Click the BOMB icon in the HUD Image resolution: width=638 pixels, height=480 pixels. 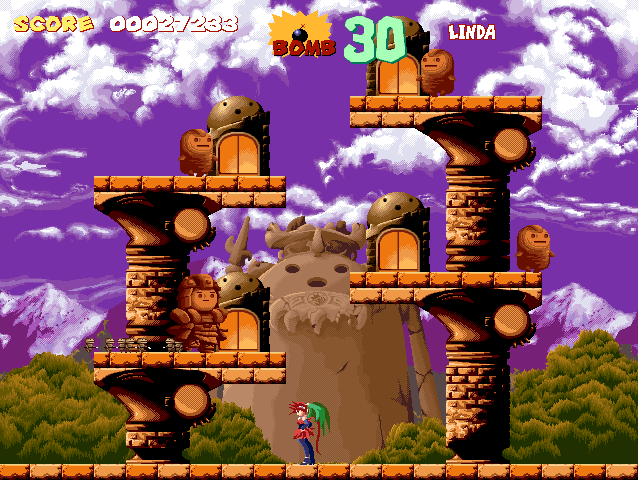[300, 36]
